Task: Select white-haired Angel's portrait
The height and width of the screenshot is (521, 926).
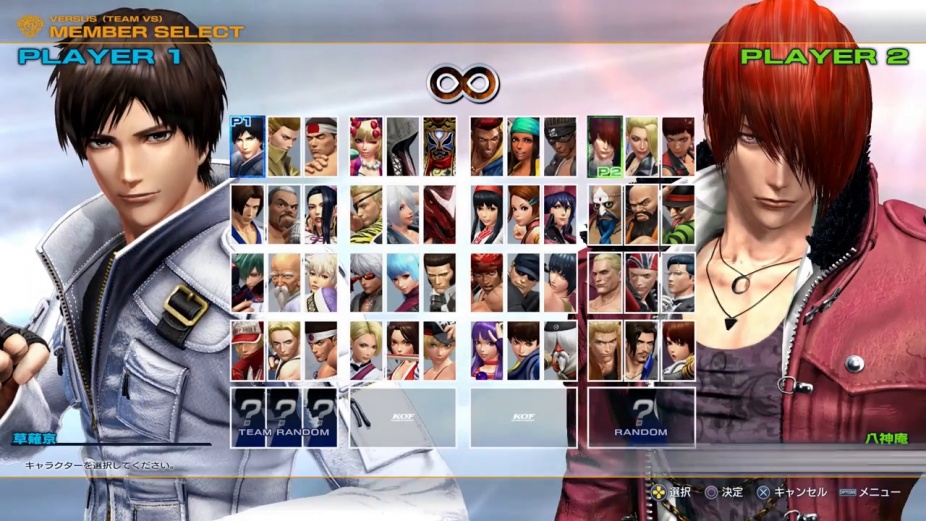Action: click(403, 214)
